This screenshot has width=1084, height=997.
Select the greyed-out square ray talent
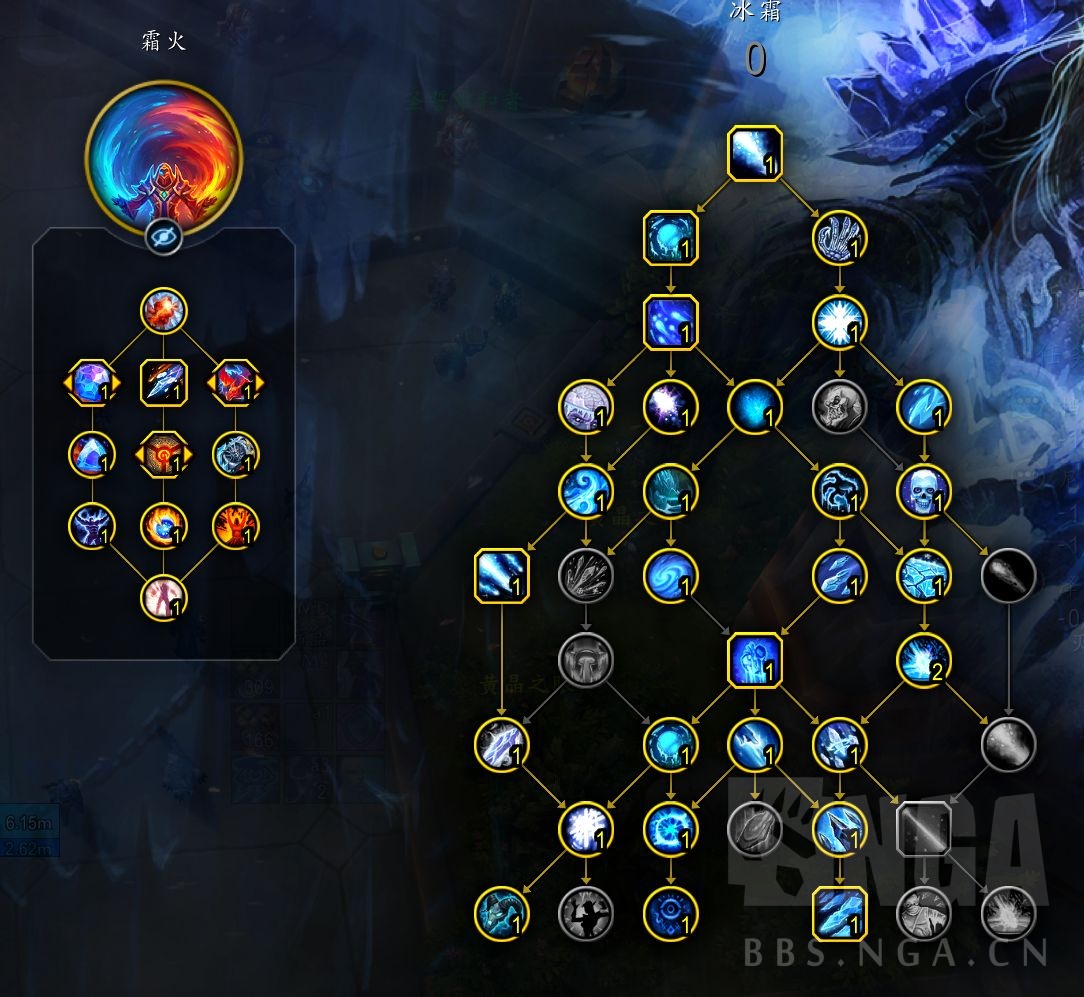(923, 829)
